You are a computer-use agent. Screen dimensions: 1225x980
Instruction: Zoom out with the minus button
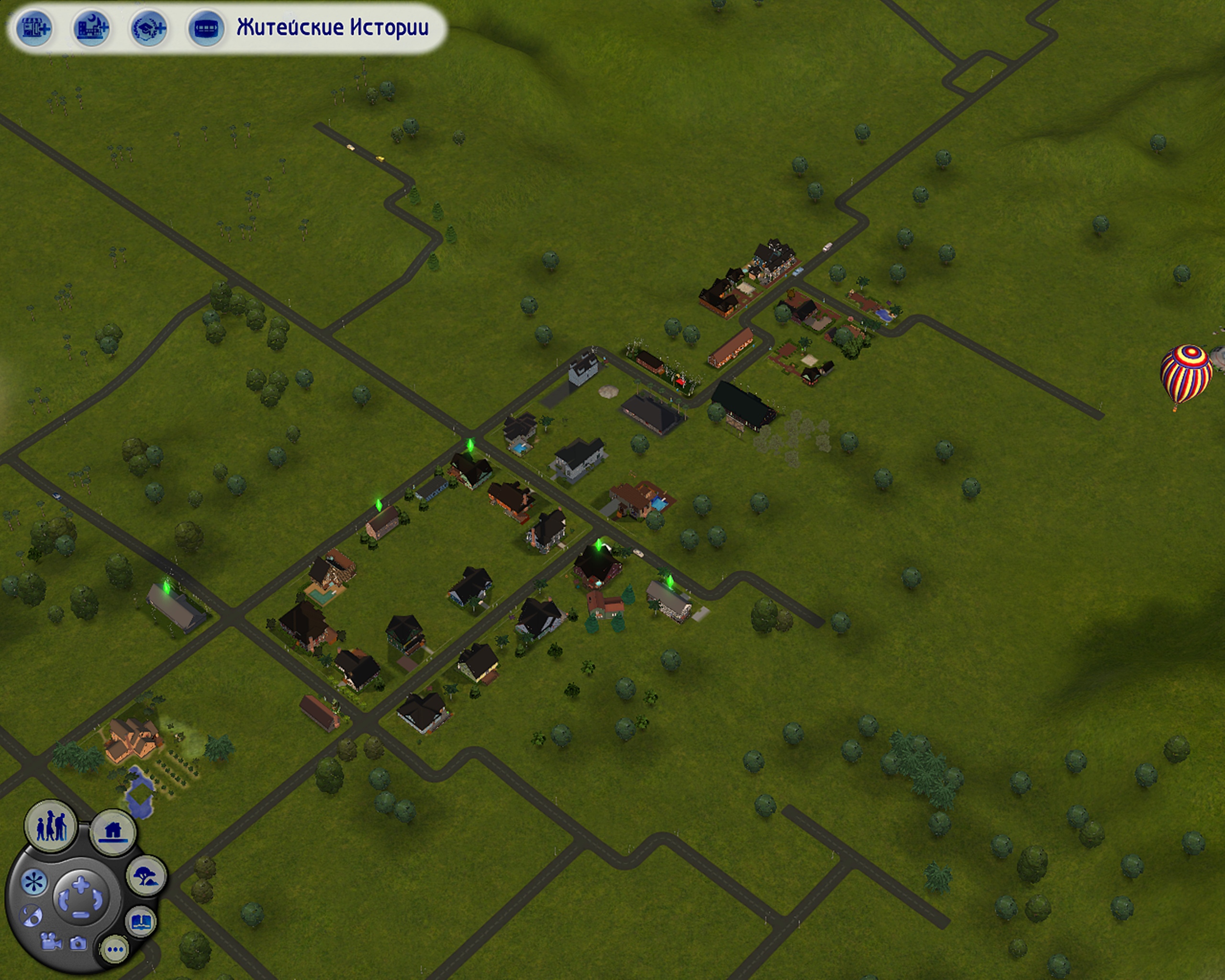tap(81, 914)
